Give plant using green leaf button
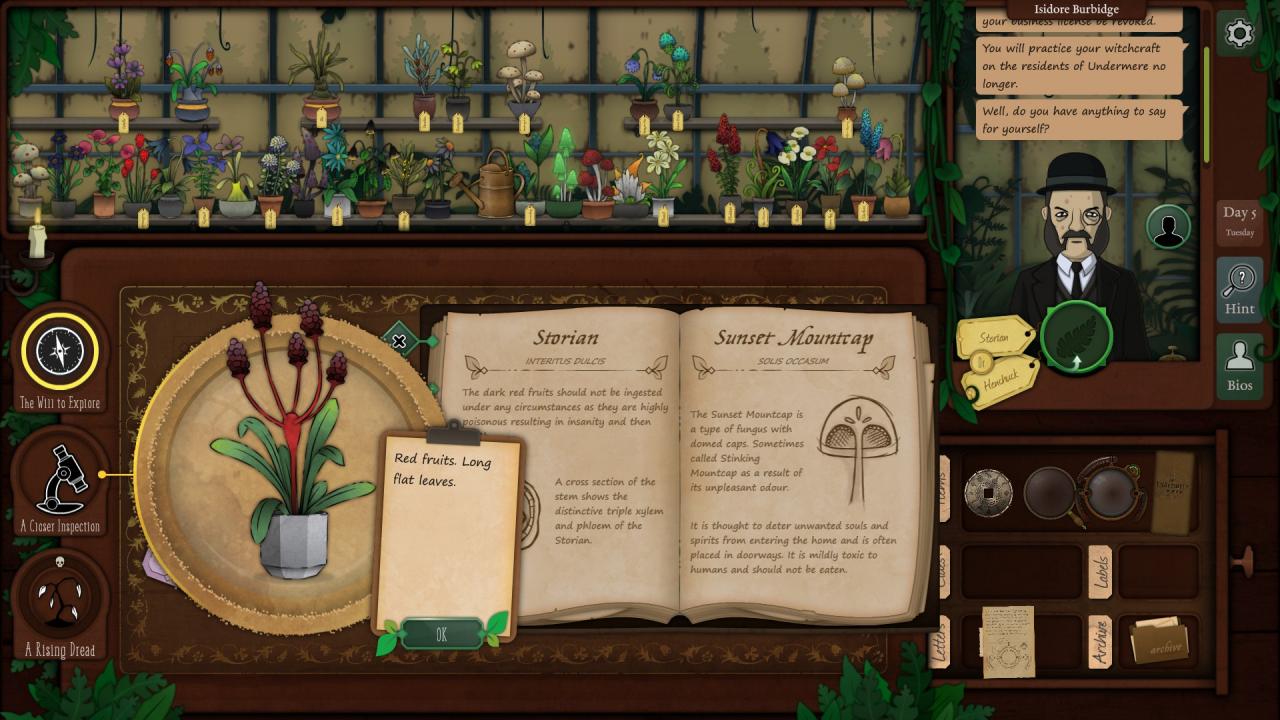 point(1077,336)
